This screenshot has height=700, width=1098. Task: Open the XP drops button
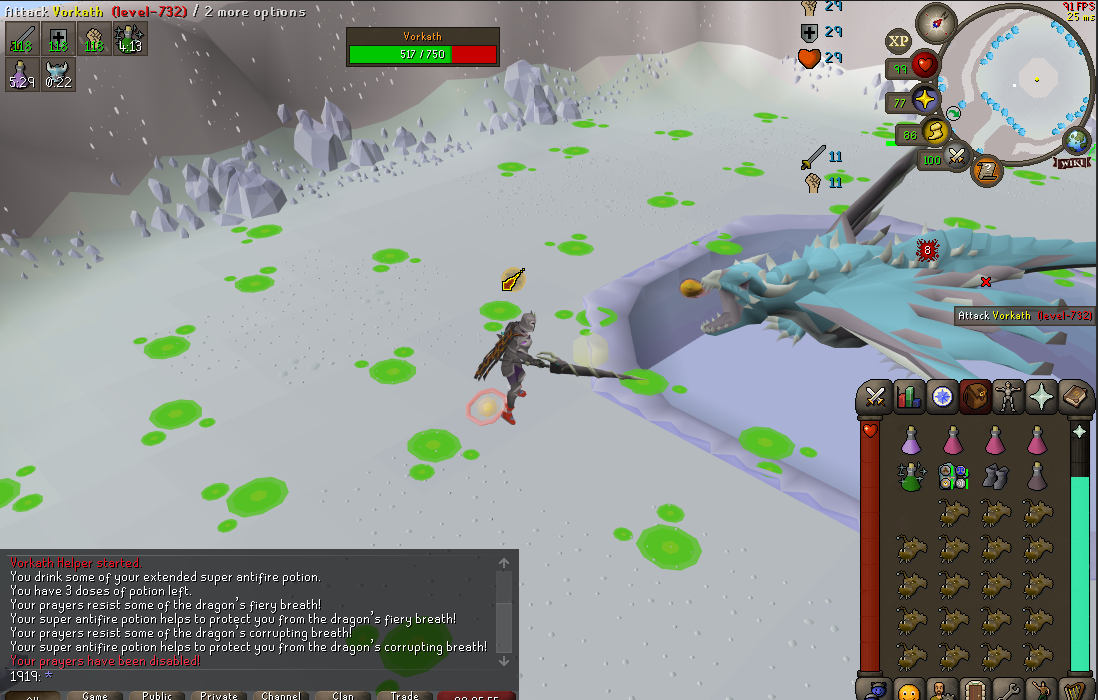click(x=898, y=41)
